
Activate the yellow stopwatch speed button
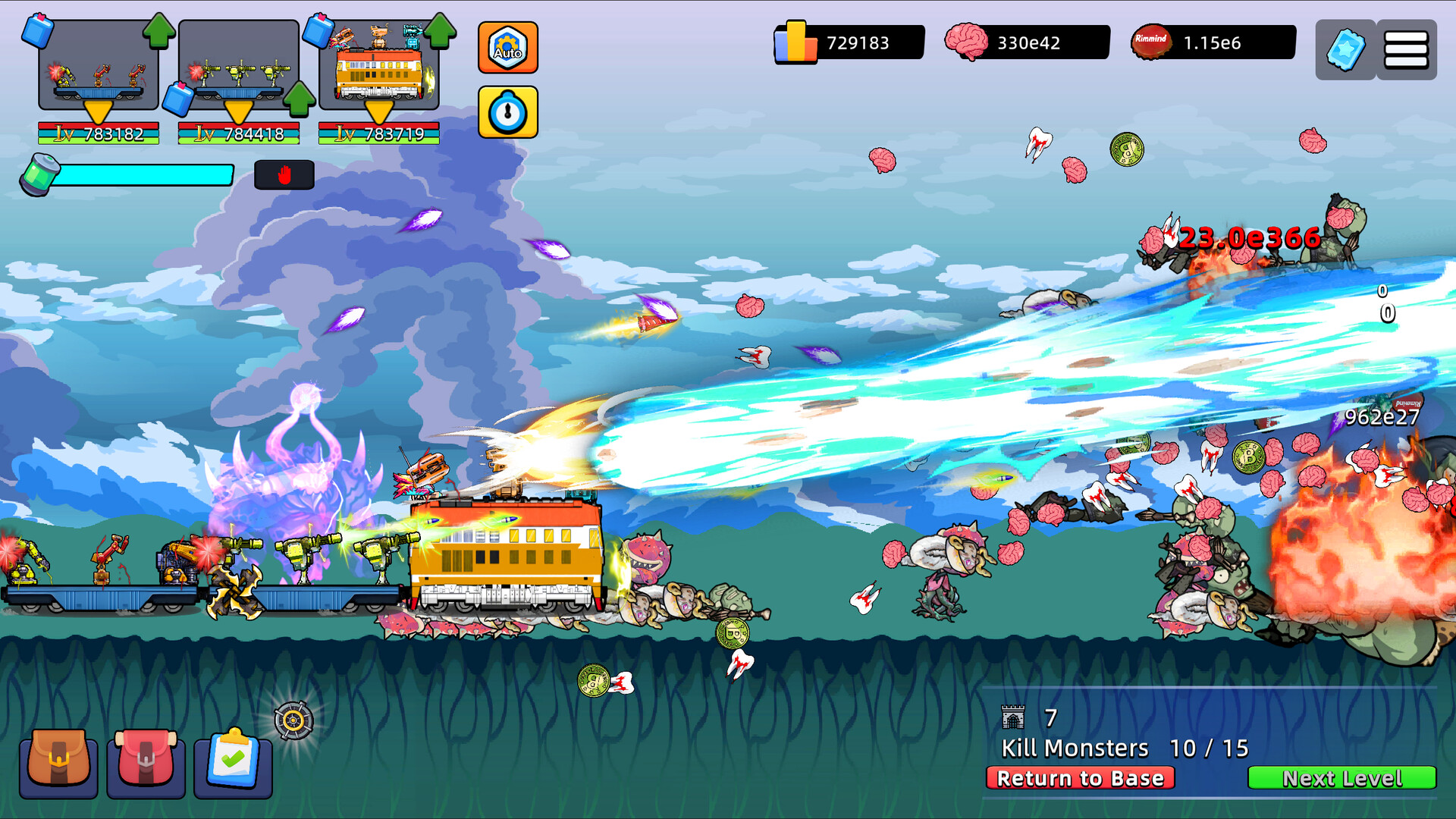tap(507, 112)
